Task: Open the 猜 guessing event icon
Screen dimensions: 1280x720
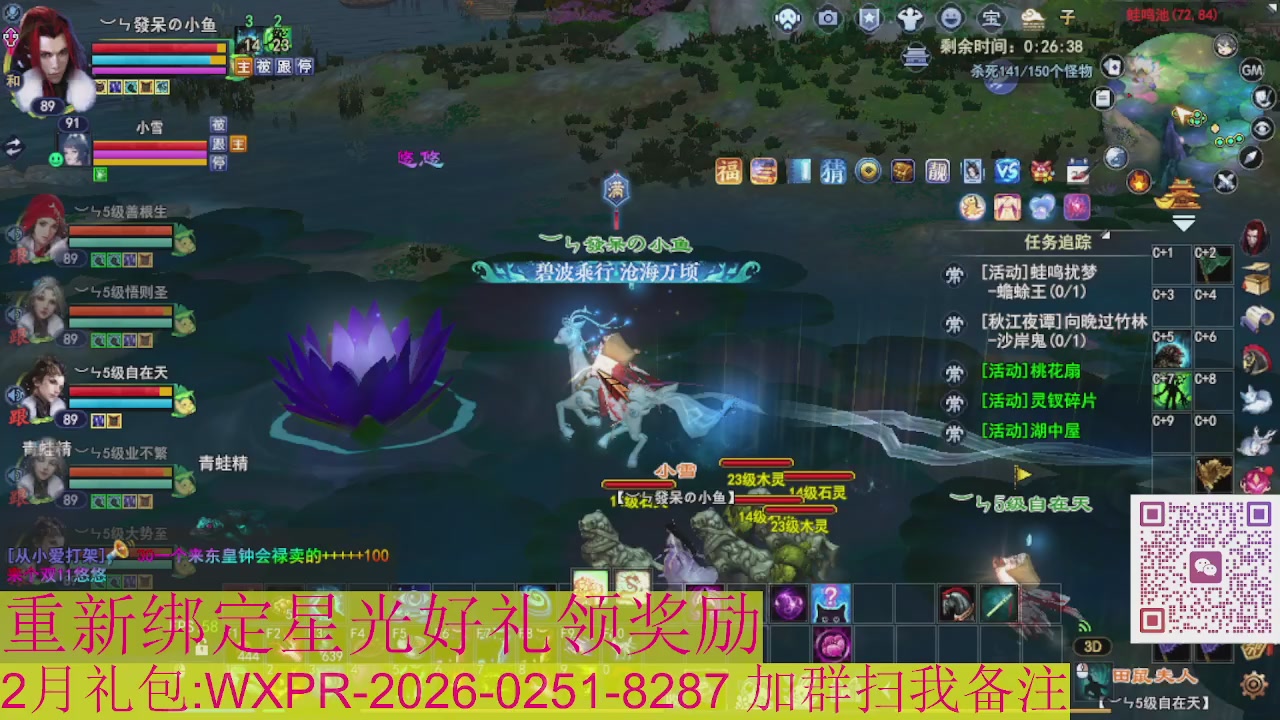Action: click(x=832, y=170)
